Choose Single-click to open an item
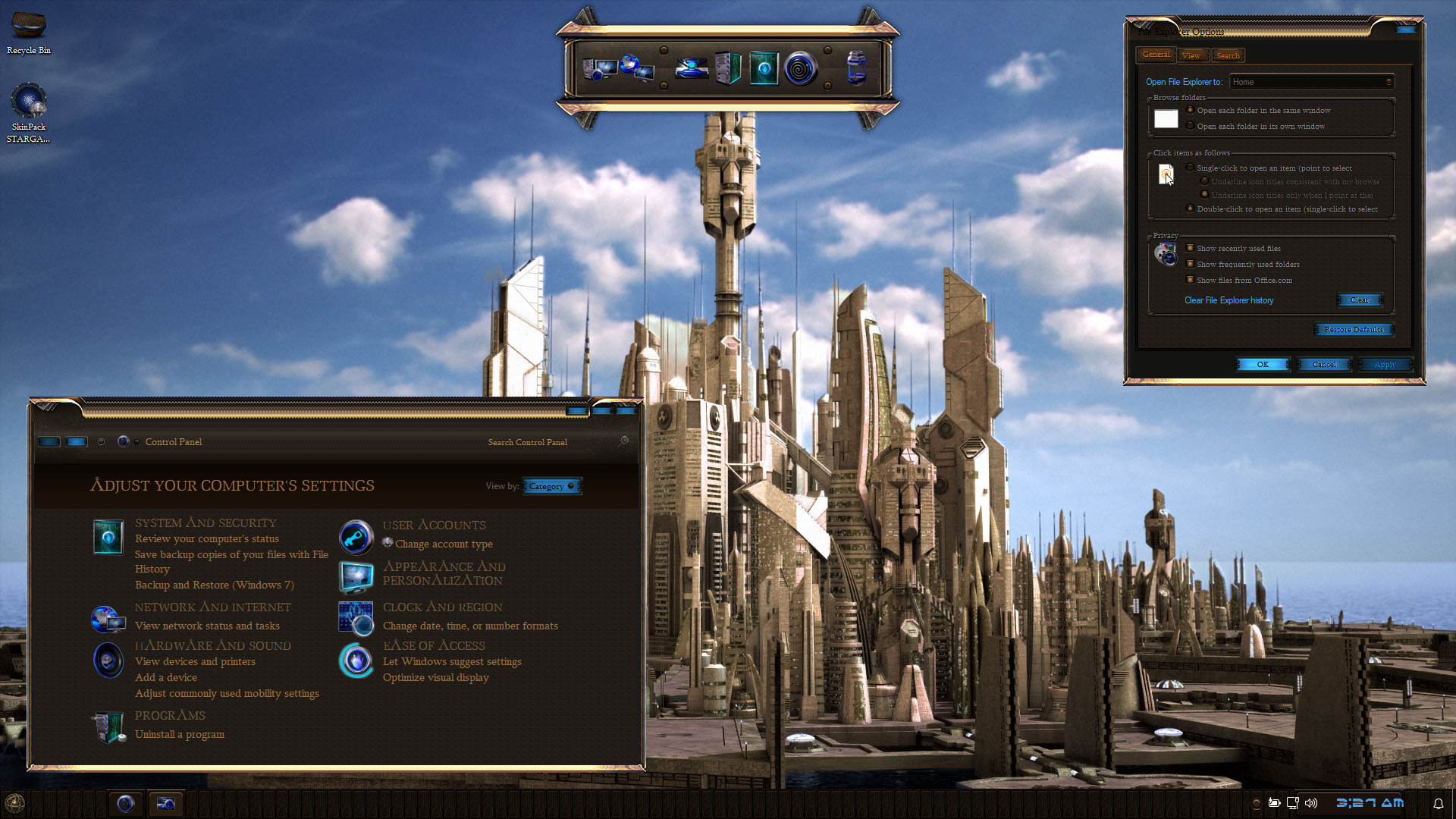The width and height of the screenshot is (1456, 819). (1191, 168)
